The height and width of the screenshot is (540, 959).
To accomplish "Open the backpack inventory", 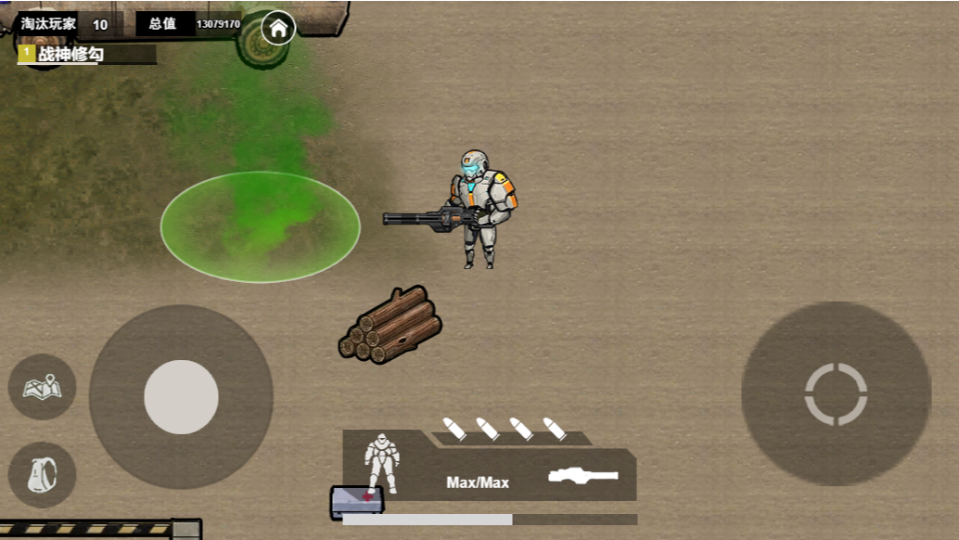I will tap(42, 473).
